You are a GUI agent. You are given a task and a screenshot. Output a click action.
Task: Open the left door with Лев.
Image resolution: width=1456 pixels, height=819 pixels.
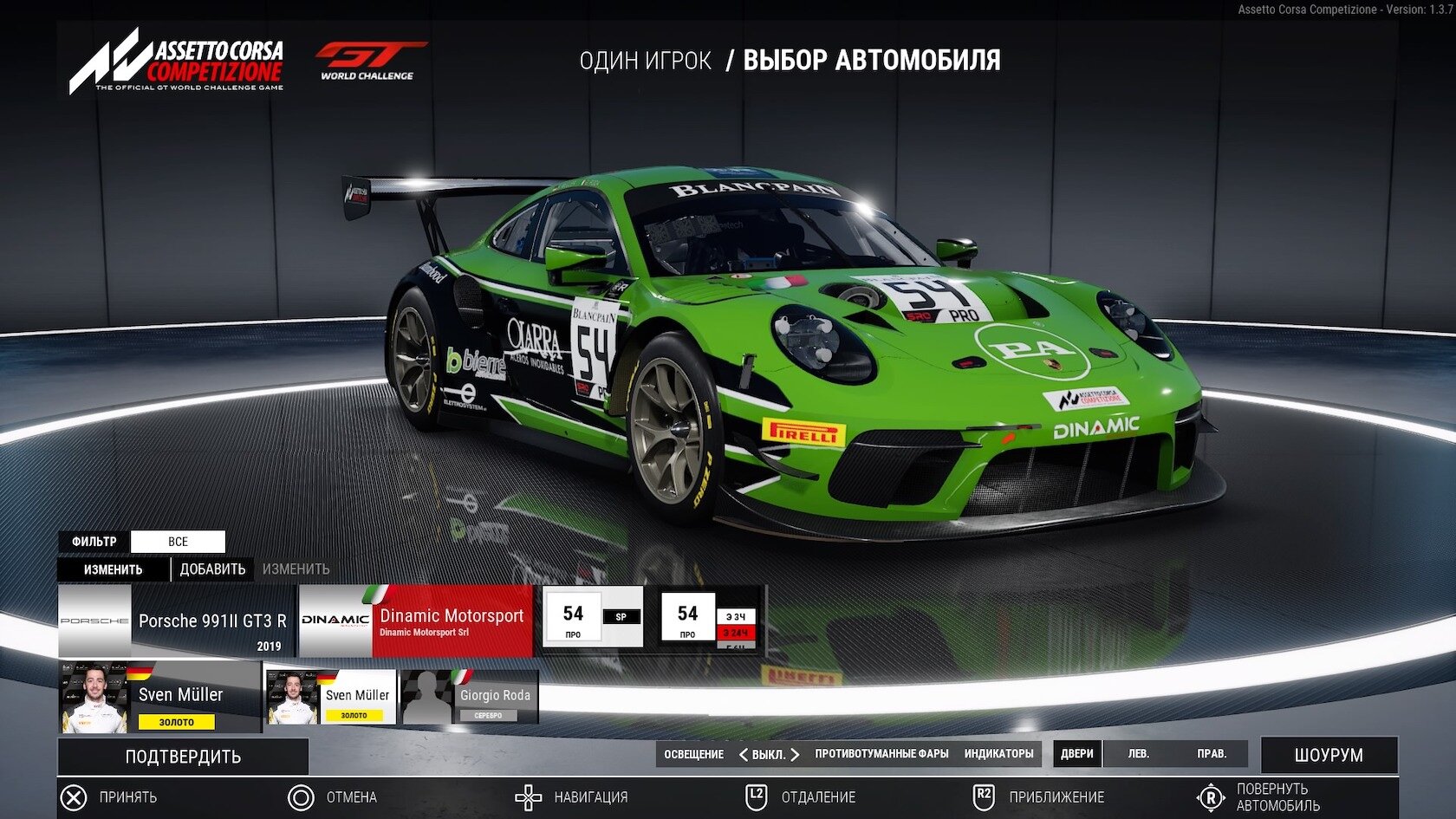1138,754
